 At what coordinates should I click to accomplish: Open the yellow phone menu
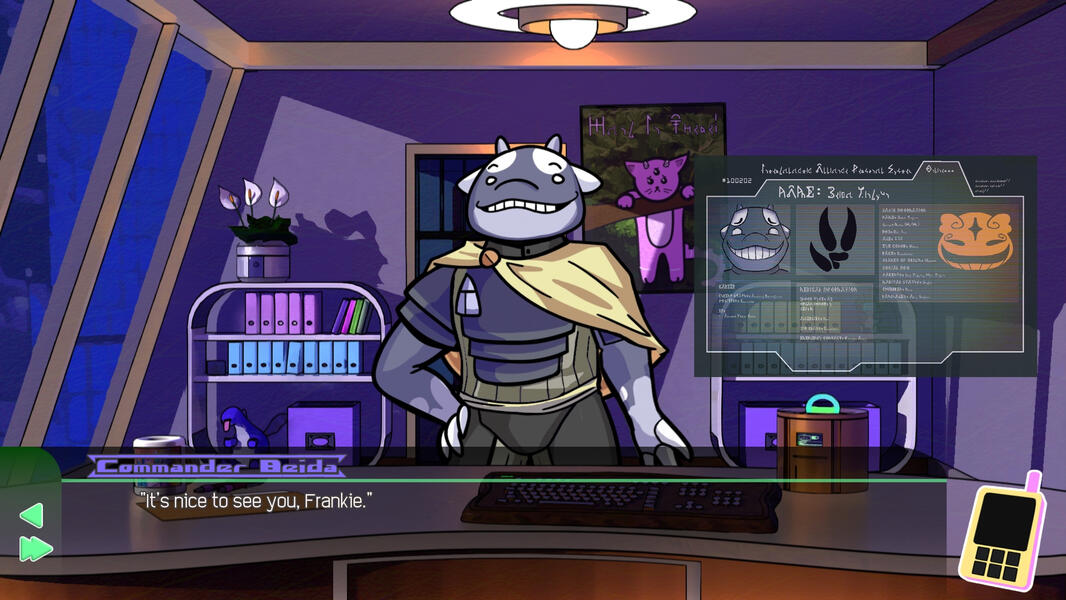point(1001,531)
